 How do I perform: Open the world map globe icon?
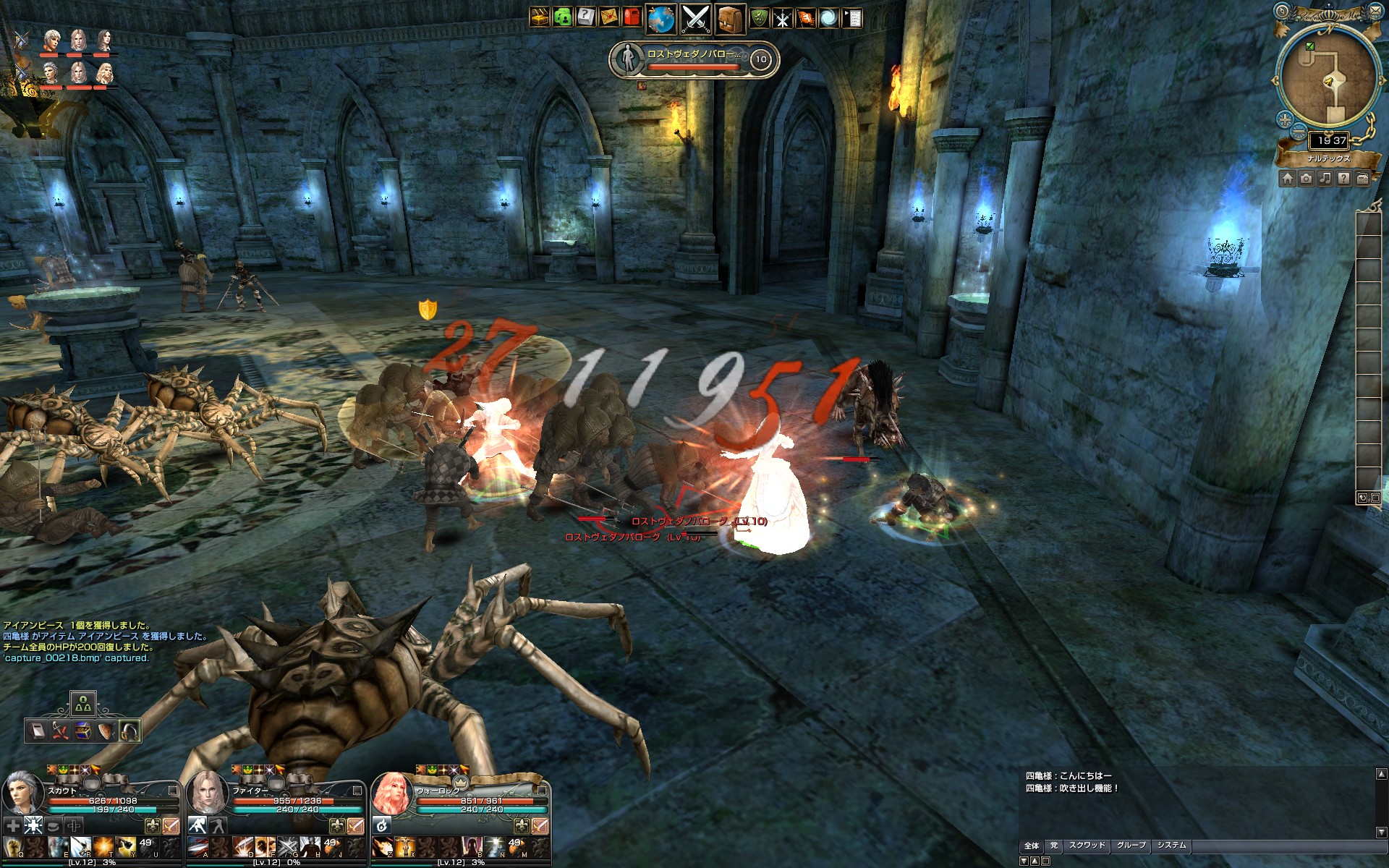660,19
